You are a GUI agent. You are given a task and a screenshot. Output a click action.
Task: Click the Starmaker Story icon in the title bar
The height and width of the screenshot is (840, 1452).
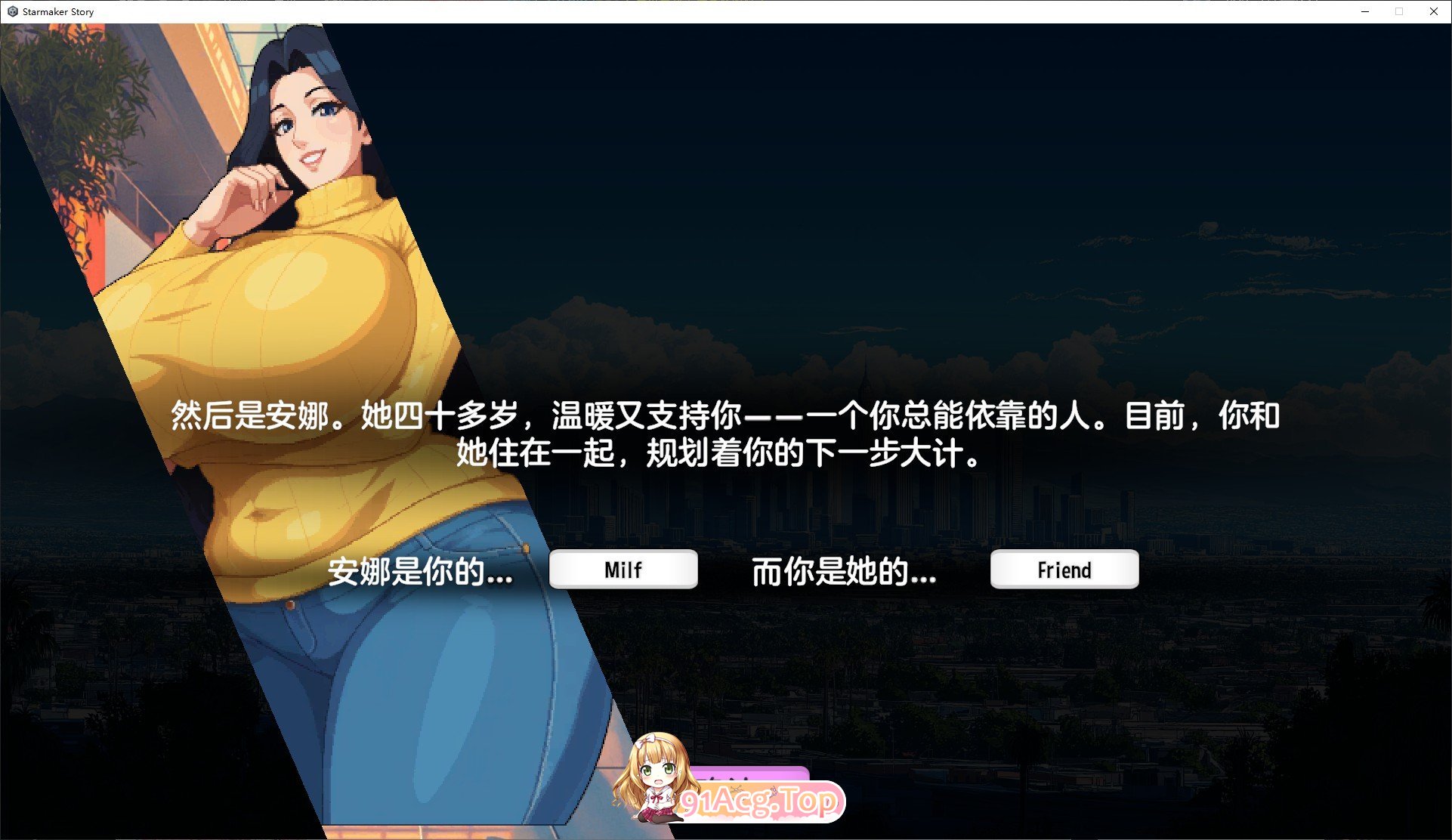pyautogui.click(x=11, y=11)
